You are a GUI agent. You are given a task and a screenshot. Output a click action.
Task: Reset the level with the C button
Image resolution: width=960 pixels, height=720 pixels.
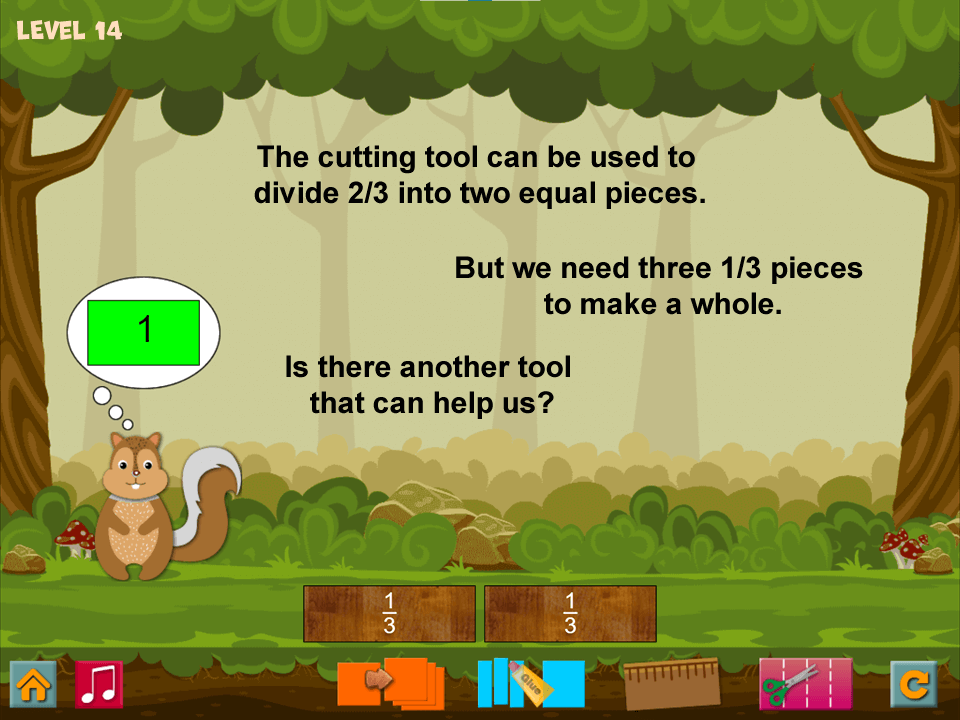click(914, 684)
